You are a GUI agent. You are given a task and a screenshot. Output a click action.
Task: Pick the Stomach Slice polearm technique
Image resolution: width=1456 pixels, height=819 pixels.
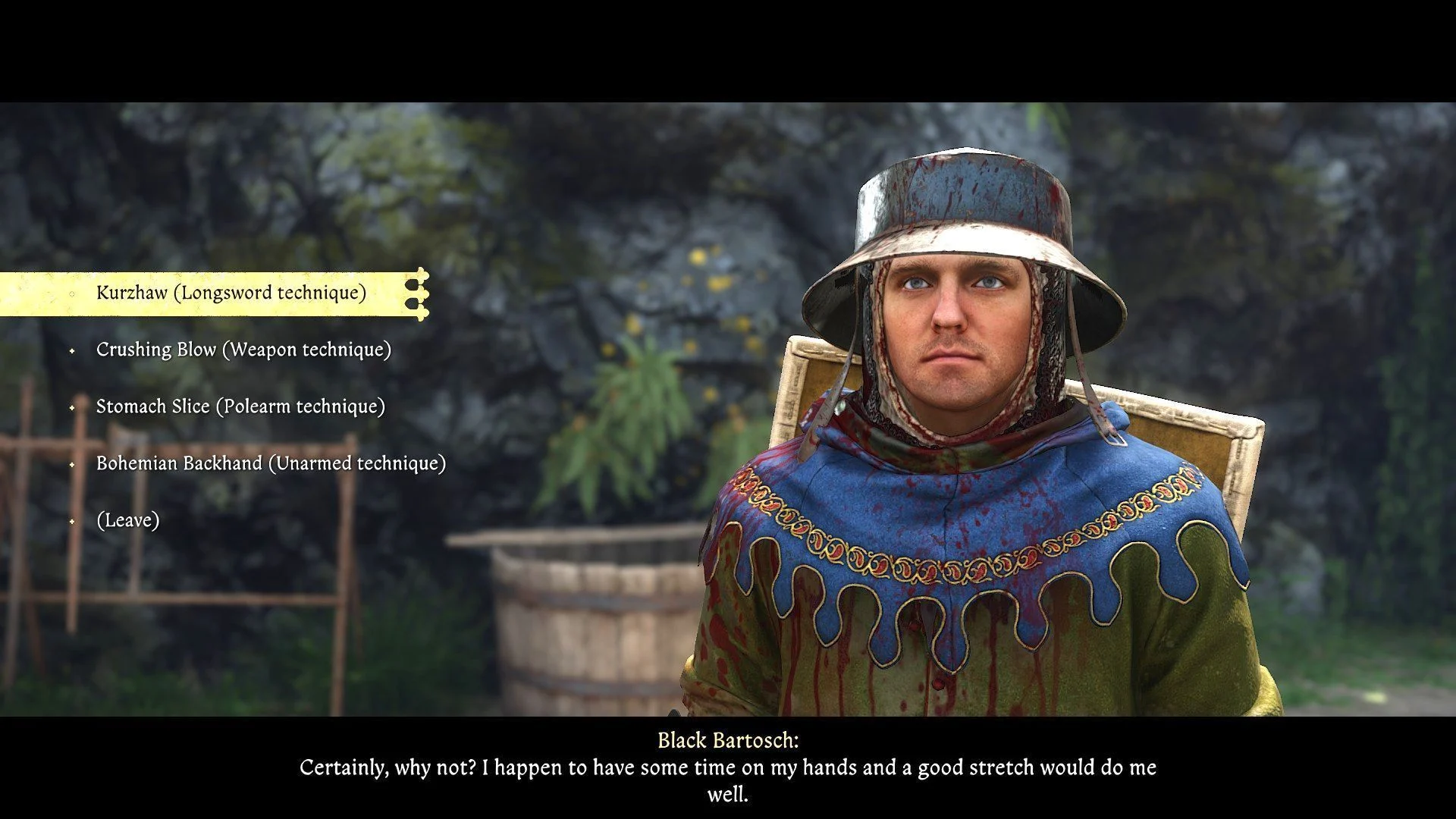pos(240,406)
